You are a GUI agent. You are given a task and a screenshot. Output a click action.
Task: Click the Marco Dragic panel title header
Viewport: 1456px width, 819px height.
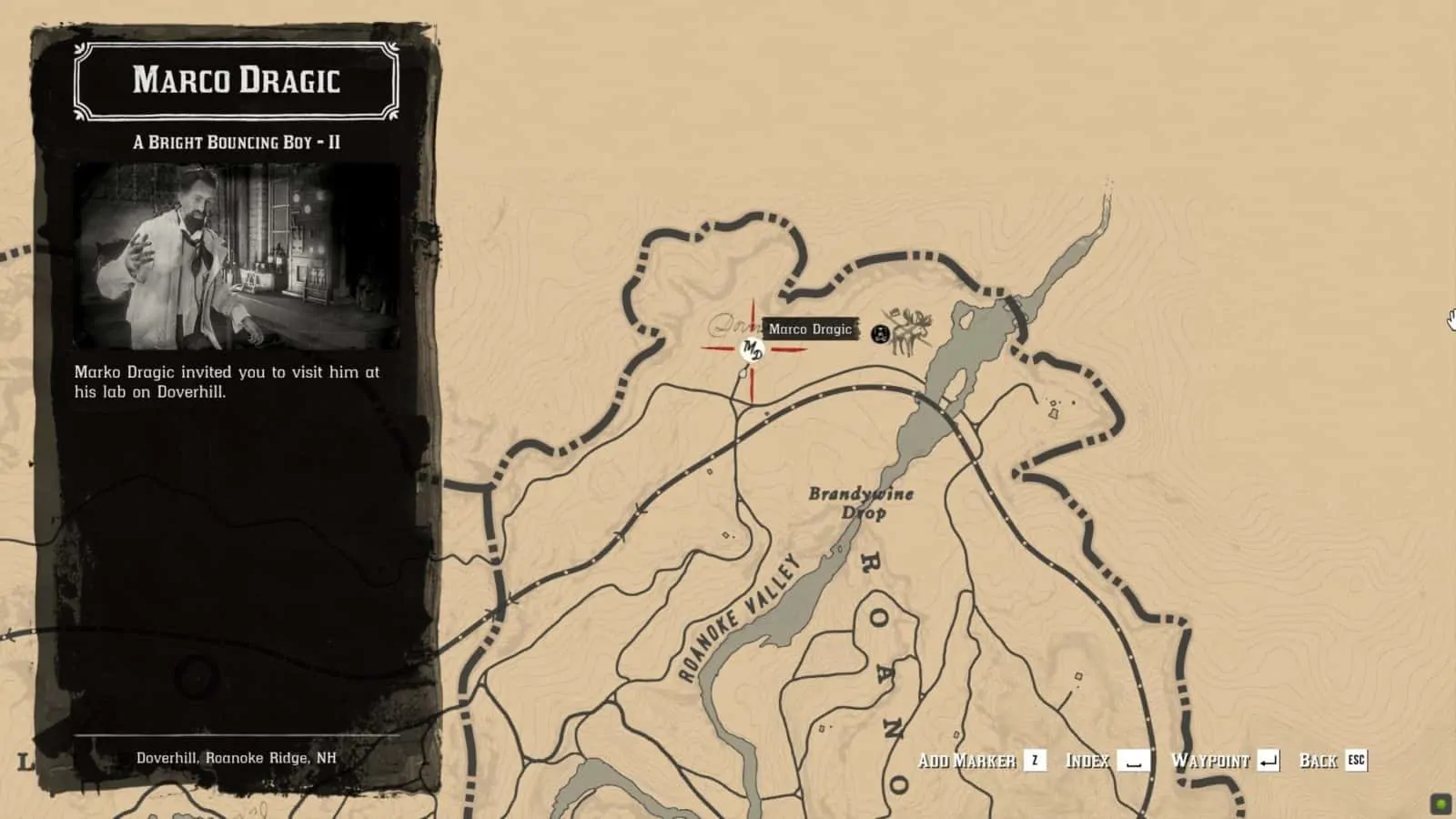pyautogui.click(x=237, y=82)
